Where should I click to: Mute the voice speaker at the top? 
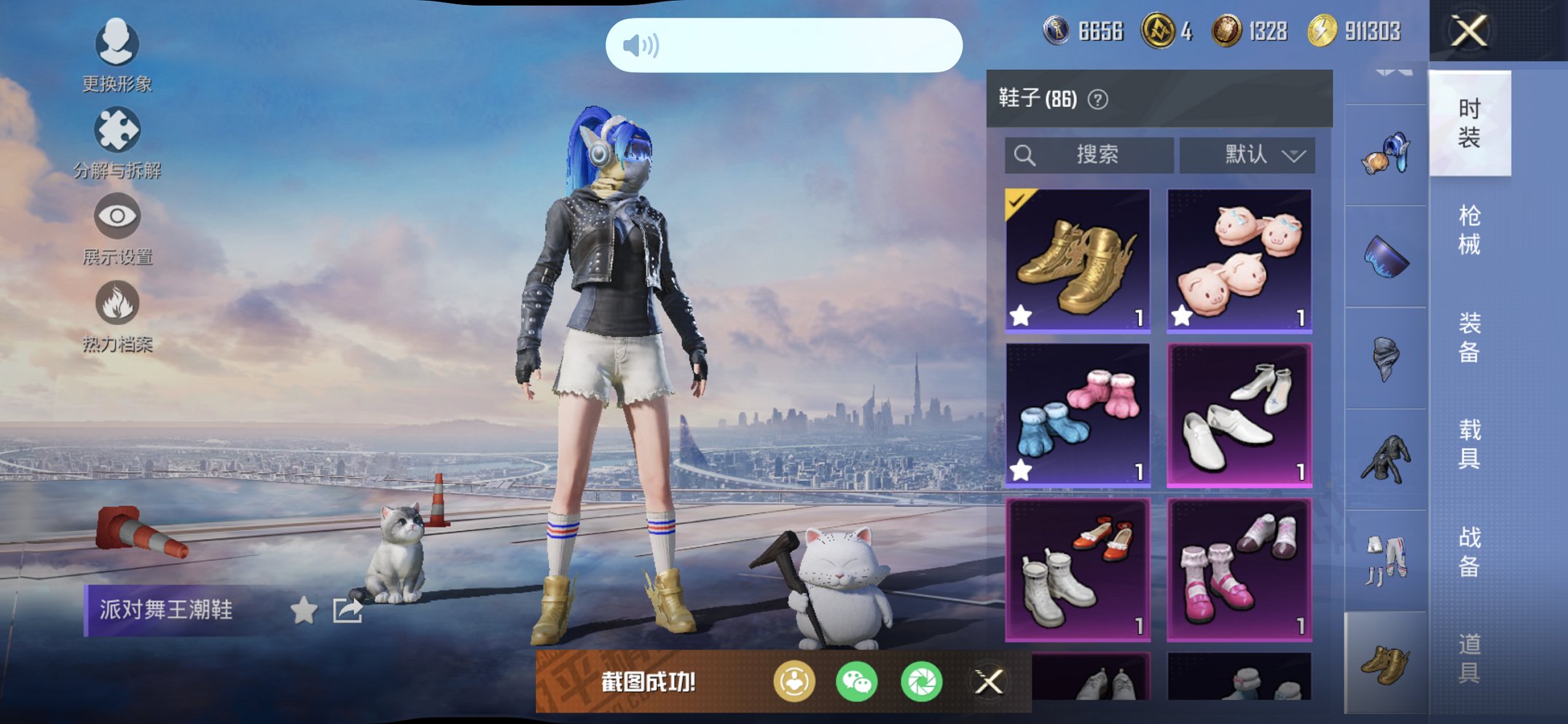click(x=640, y=46)
